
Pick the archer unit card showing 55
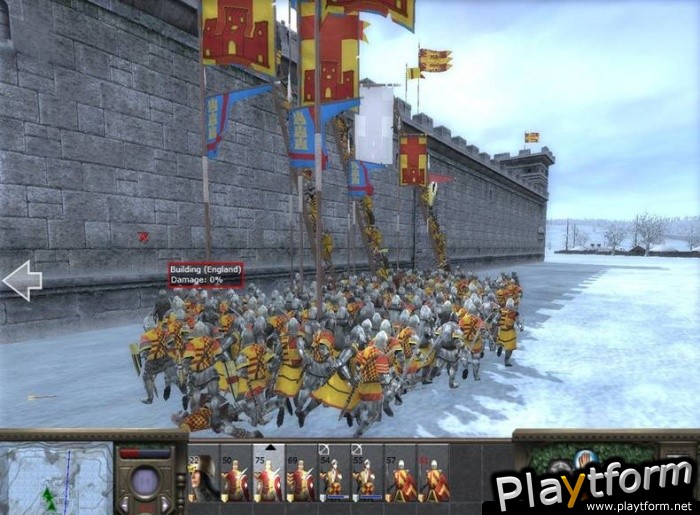tap(367, 477)
